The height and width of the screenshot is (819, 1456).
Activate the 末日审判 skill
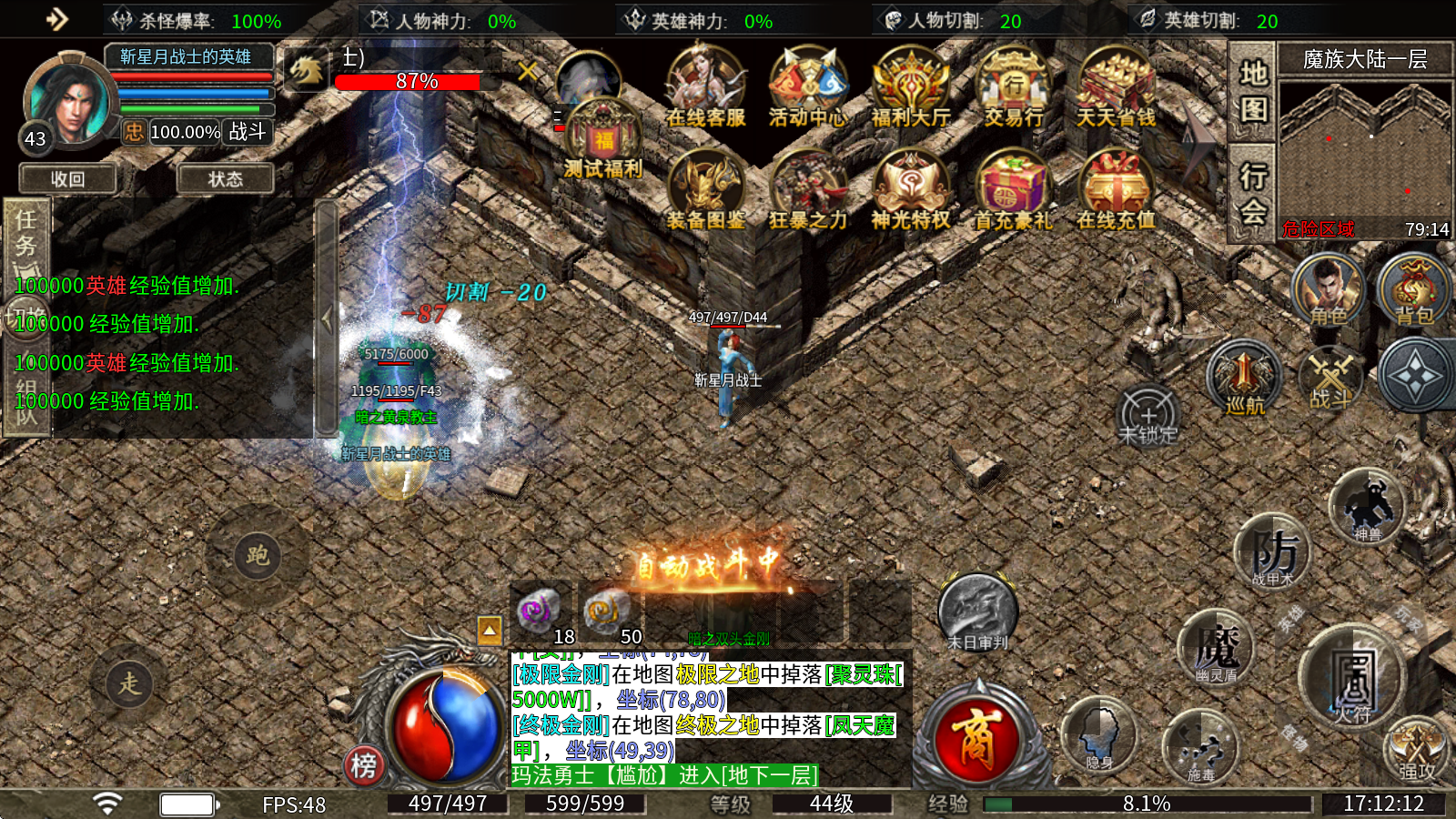[x=977, y=612]
